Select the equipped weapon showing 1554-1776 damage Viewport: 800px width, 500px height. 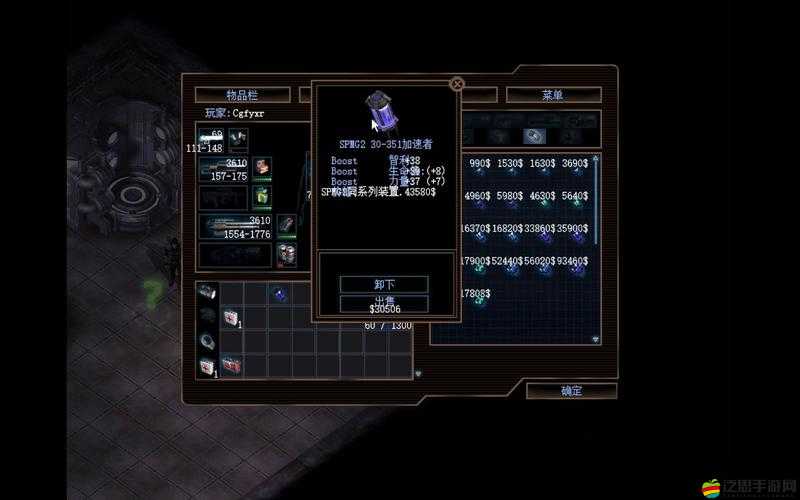(x=235, y=228)
